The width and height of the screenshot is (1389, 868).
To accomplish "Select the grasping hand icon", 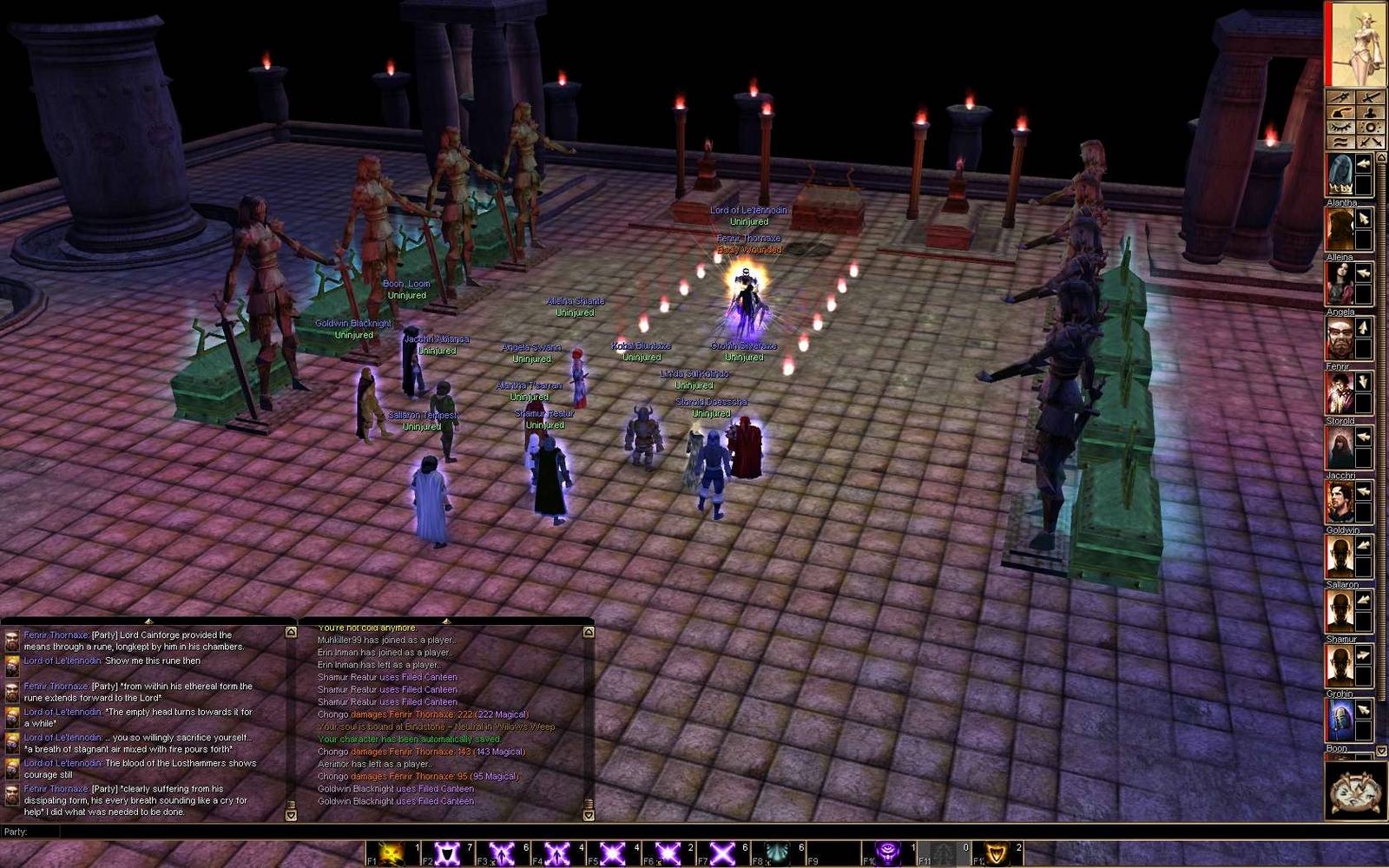I will [x=1341, y=112].
